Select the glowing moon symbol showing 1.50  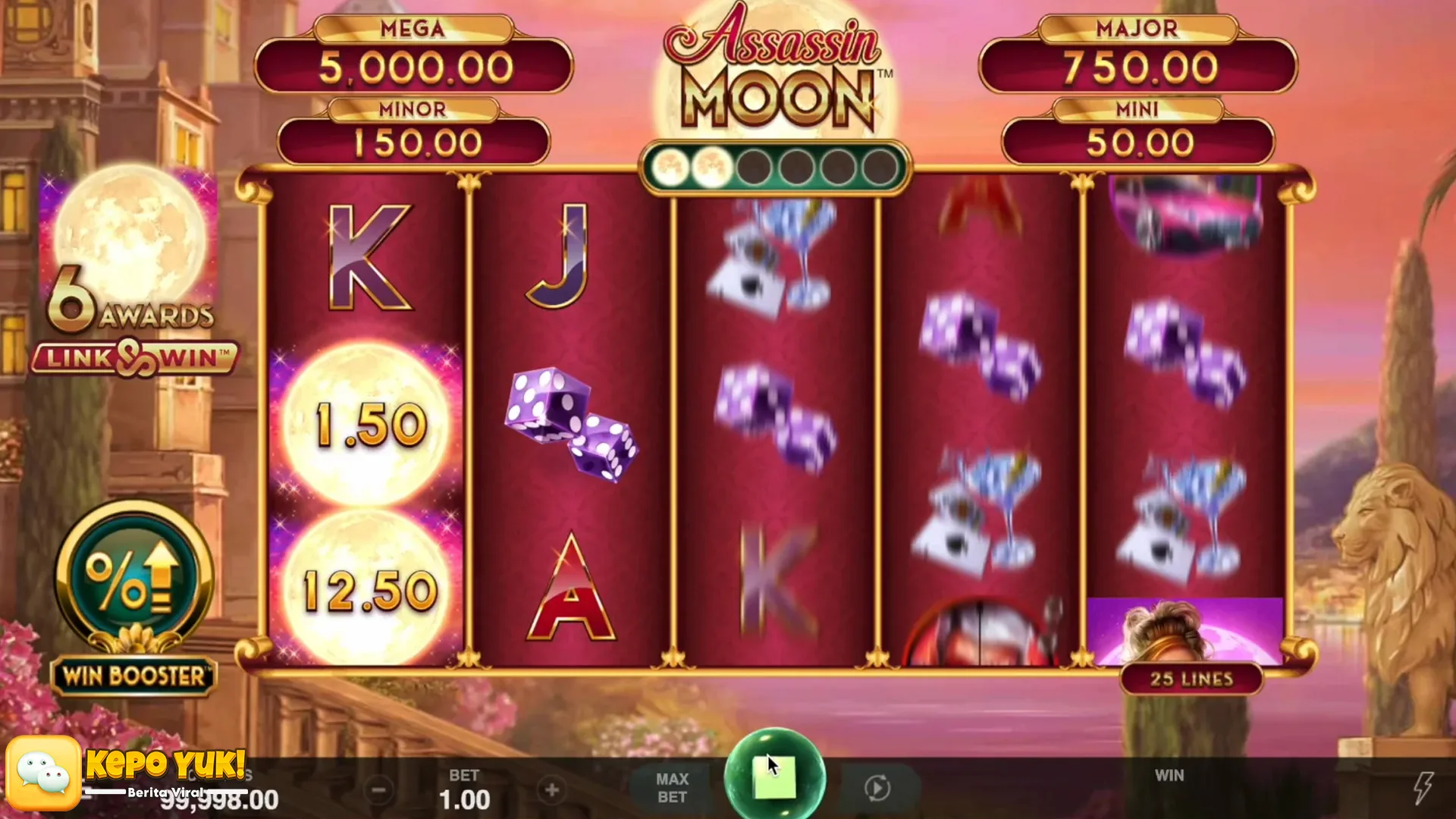pyautogui.click(x=366, y=425)
